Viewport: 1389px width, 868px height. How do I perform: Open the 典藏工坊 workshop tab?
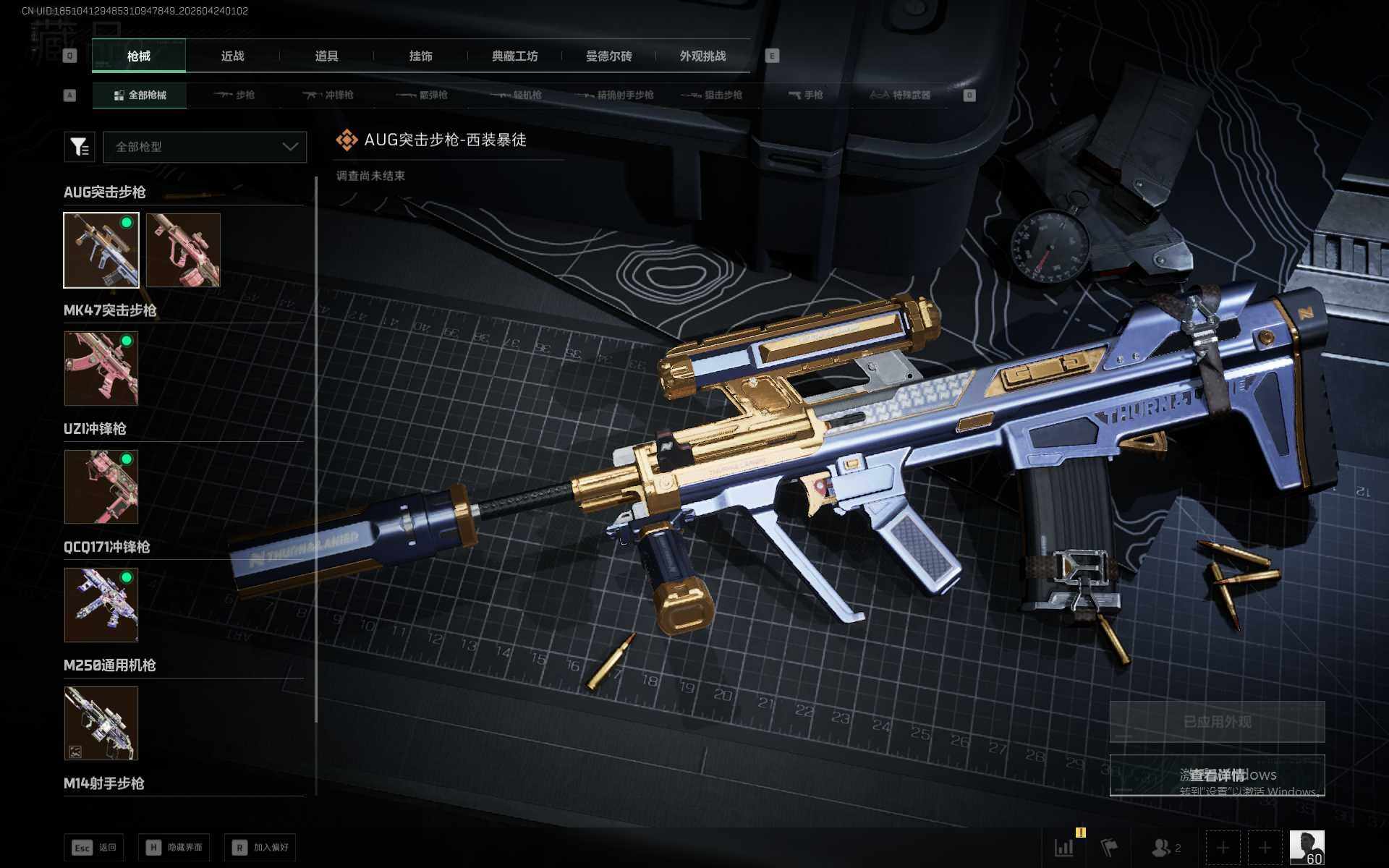pos(514,56)
